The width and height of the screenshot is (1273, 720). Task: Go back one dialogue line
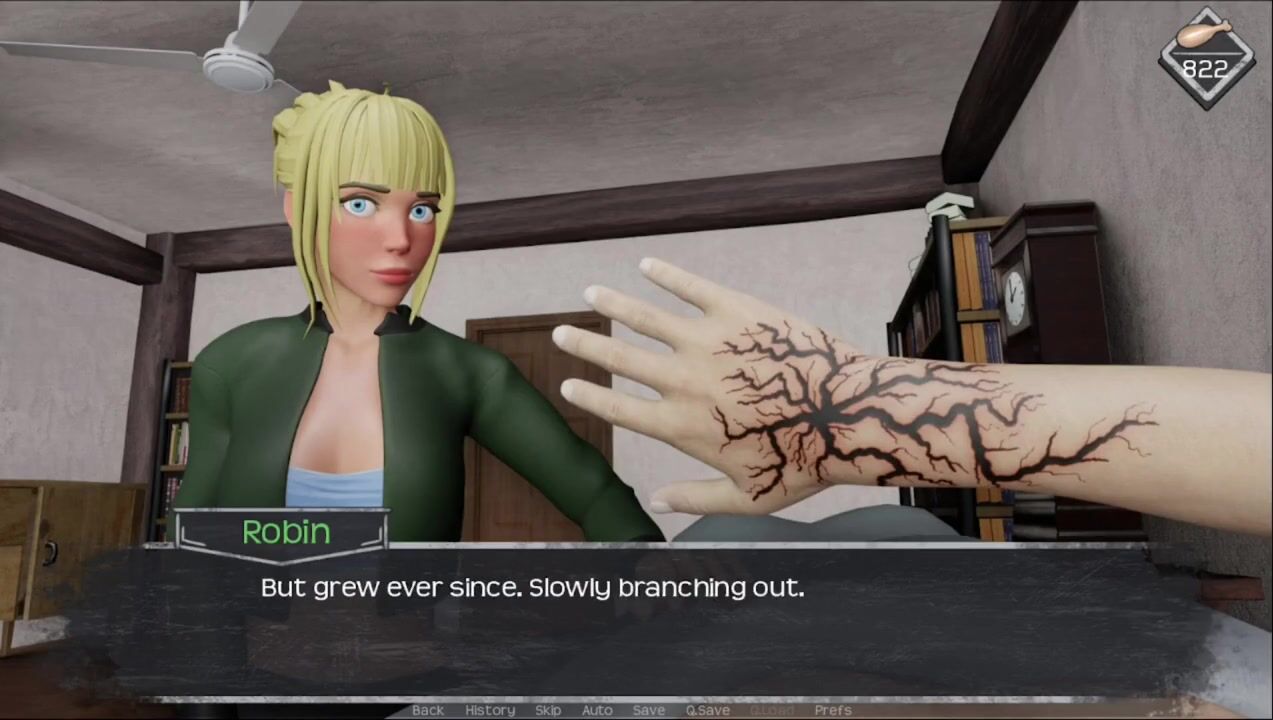(428, 710)
